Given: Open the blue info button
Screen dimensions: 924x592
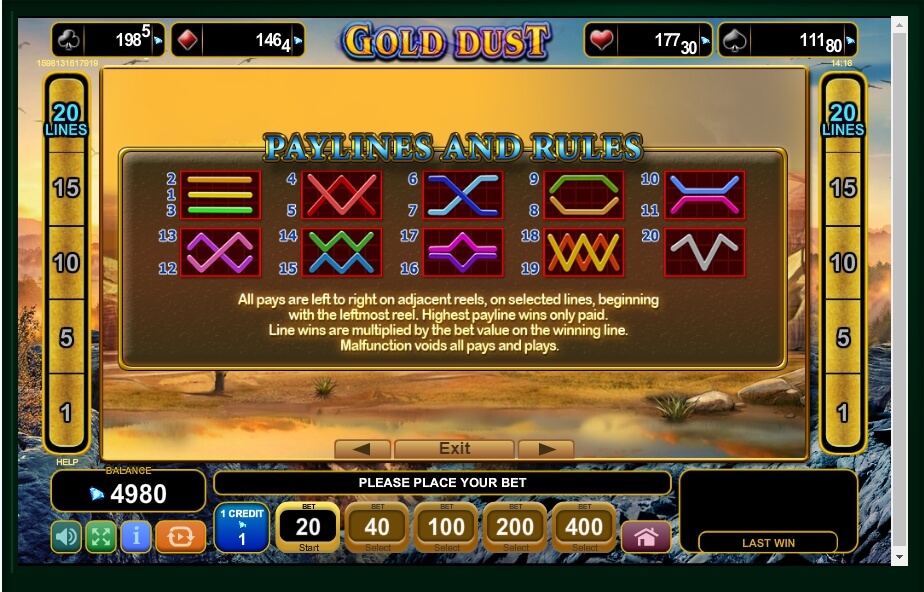Looking at the screenshot, I should tap(135, 537).
